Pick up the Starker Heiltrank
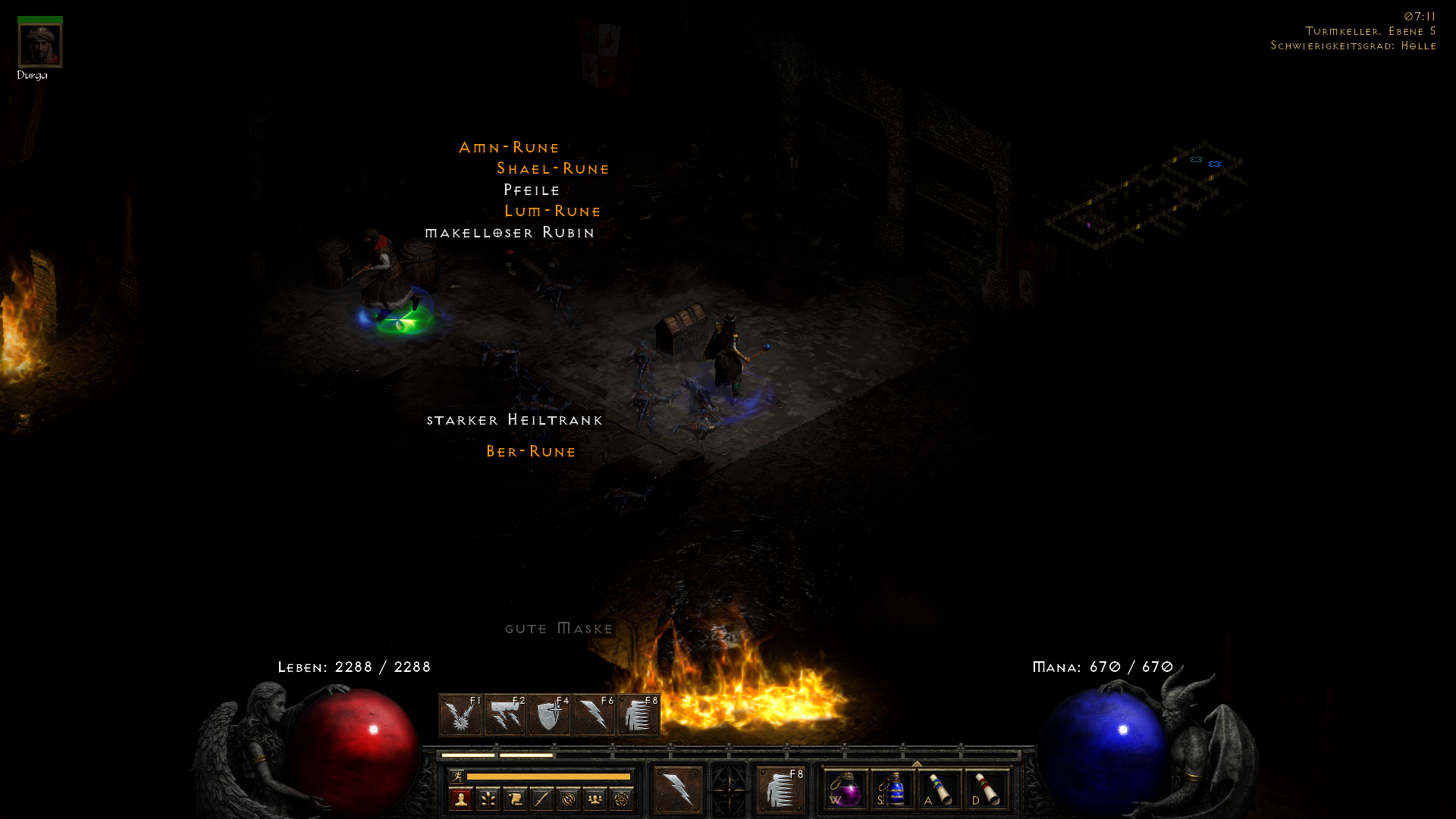 click(515, 419)
